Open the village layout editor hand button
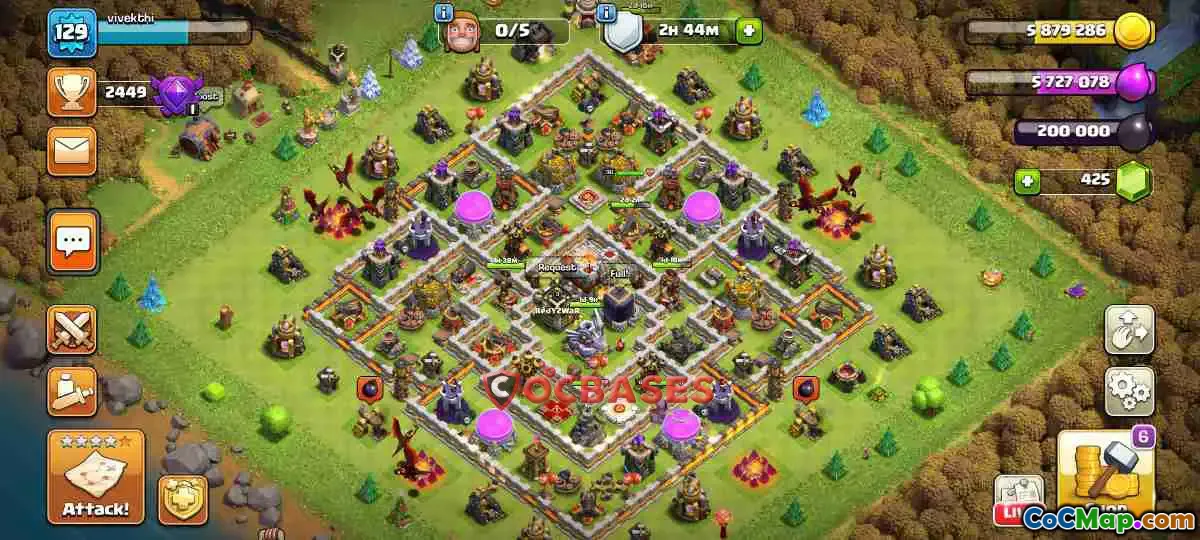This screenshot has height=540, width=1200. [1129, 330]
